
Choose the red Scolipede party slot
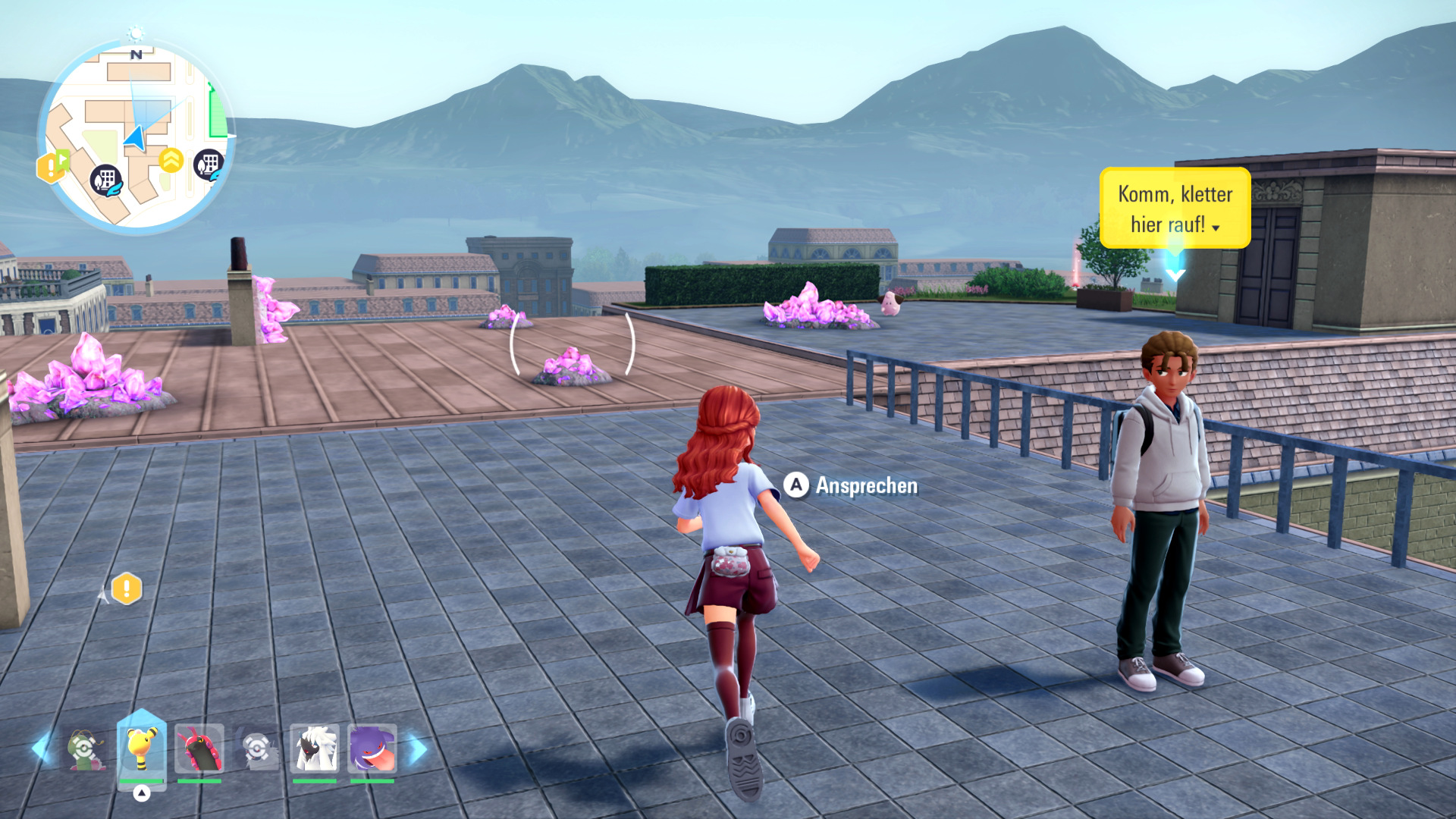pyautogui.click(x=199, y=749)
